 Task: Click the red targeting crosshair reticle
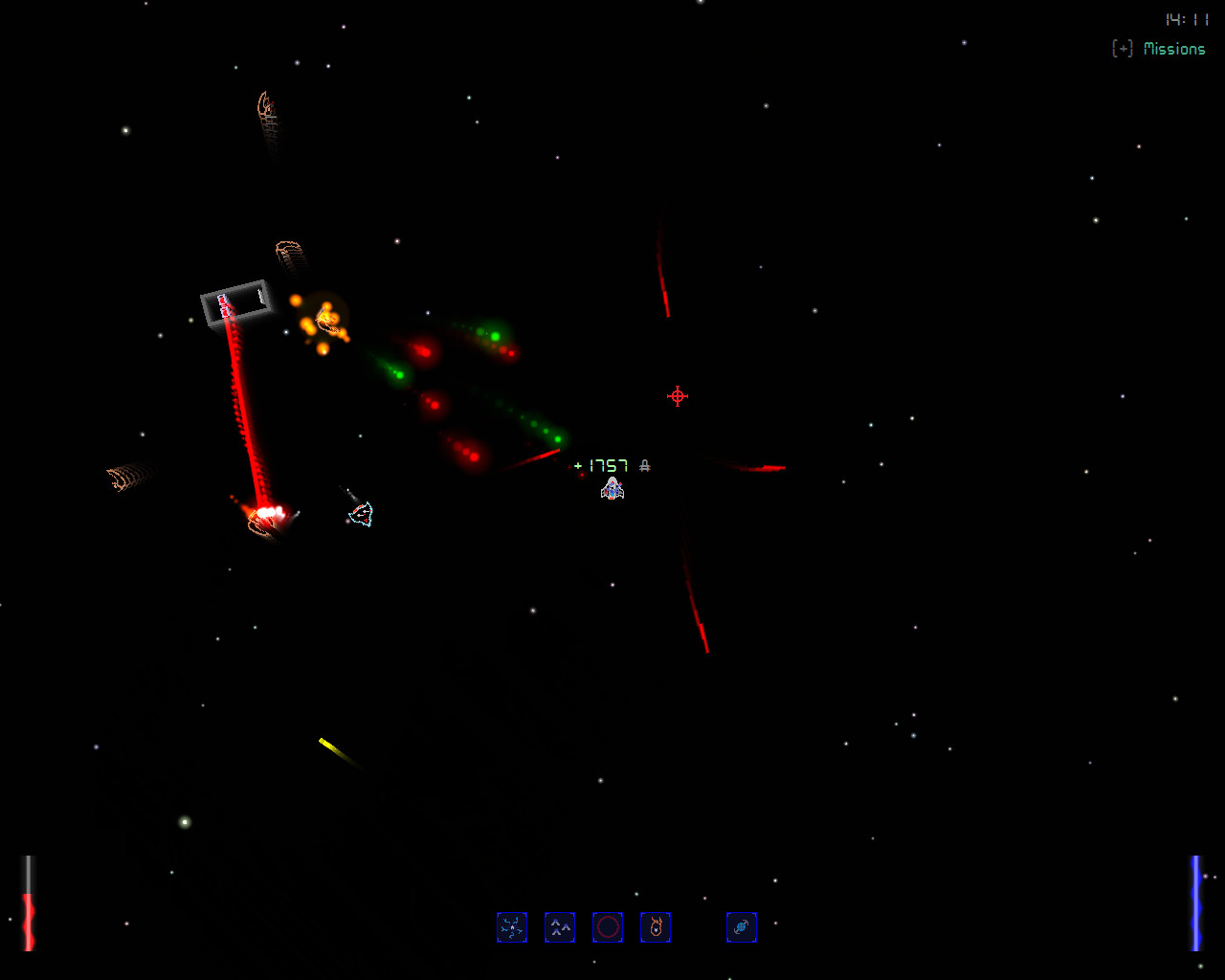[677, 395]
